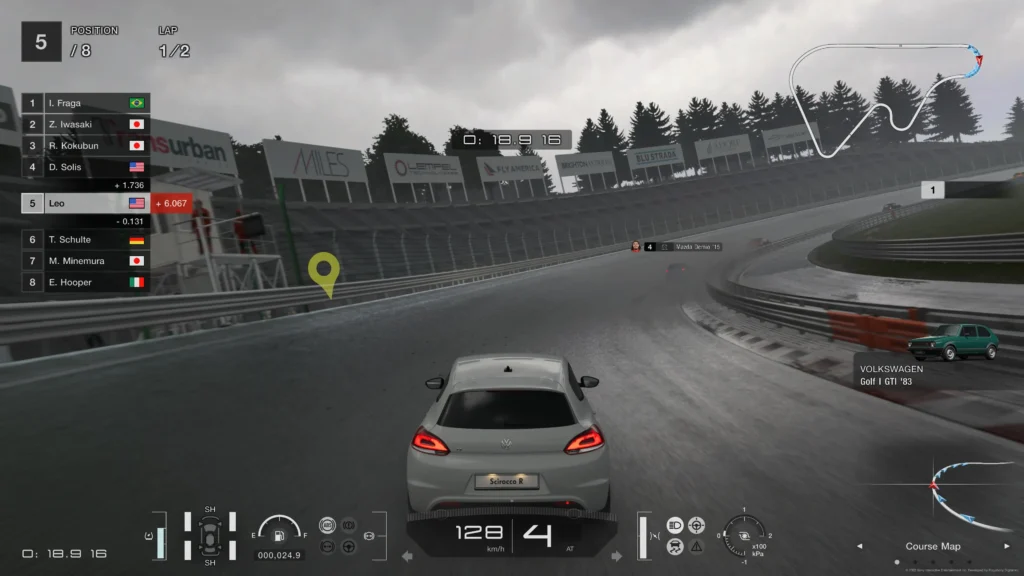
Task: Click the ABS brake assist icon
Action: point(327,525)
